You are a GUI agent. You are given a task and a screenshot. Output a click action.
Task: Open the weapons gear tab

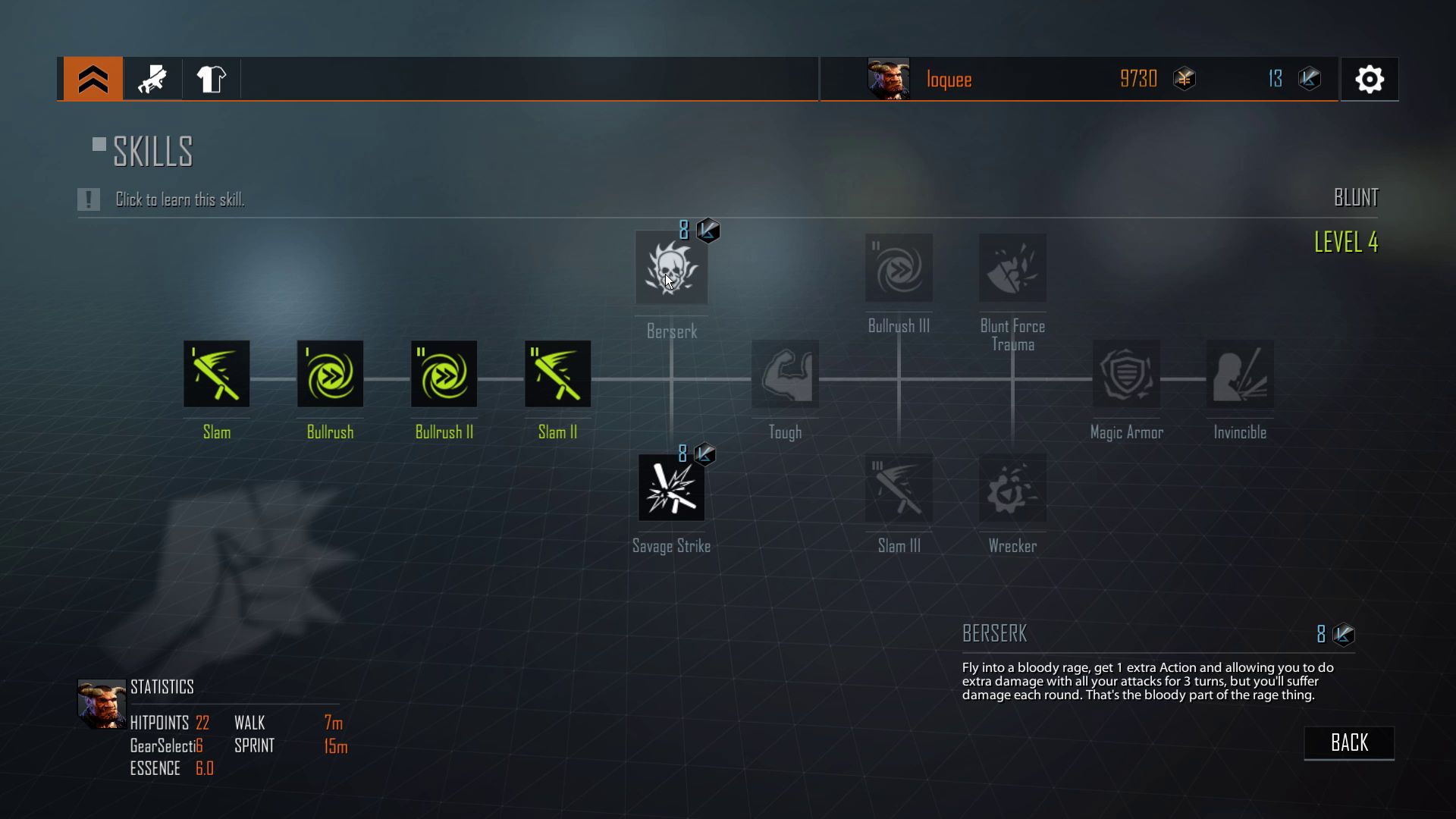coord(152,79)
